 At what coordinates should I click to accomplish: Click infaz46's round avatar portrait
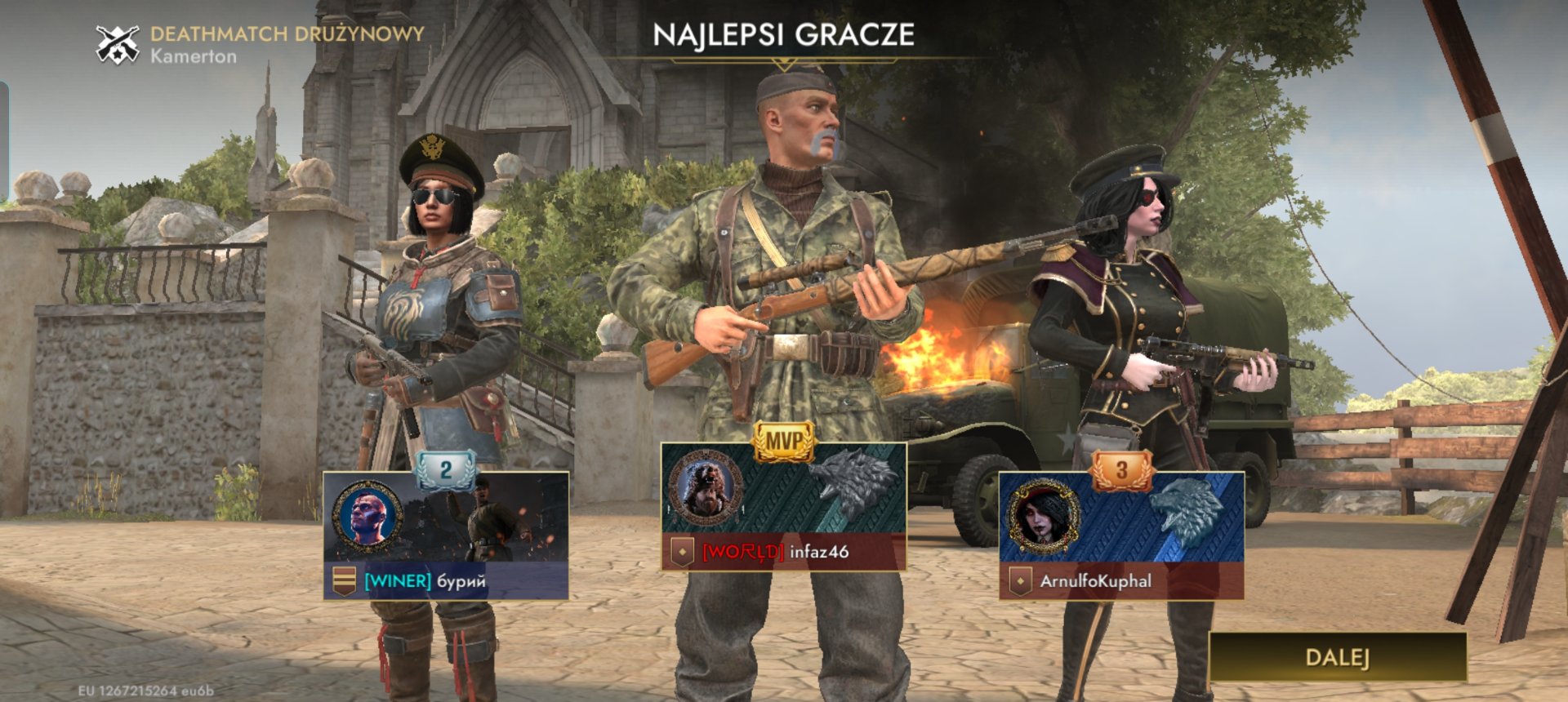tap(706, 488)
